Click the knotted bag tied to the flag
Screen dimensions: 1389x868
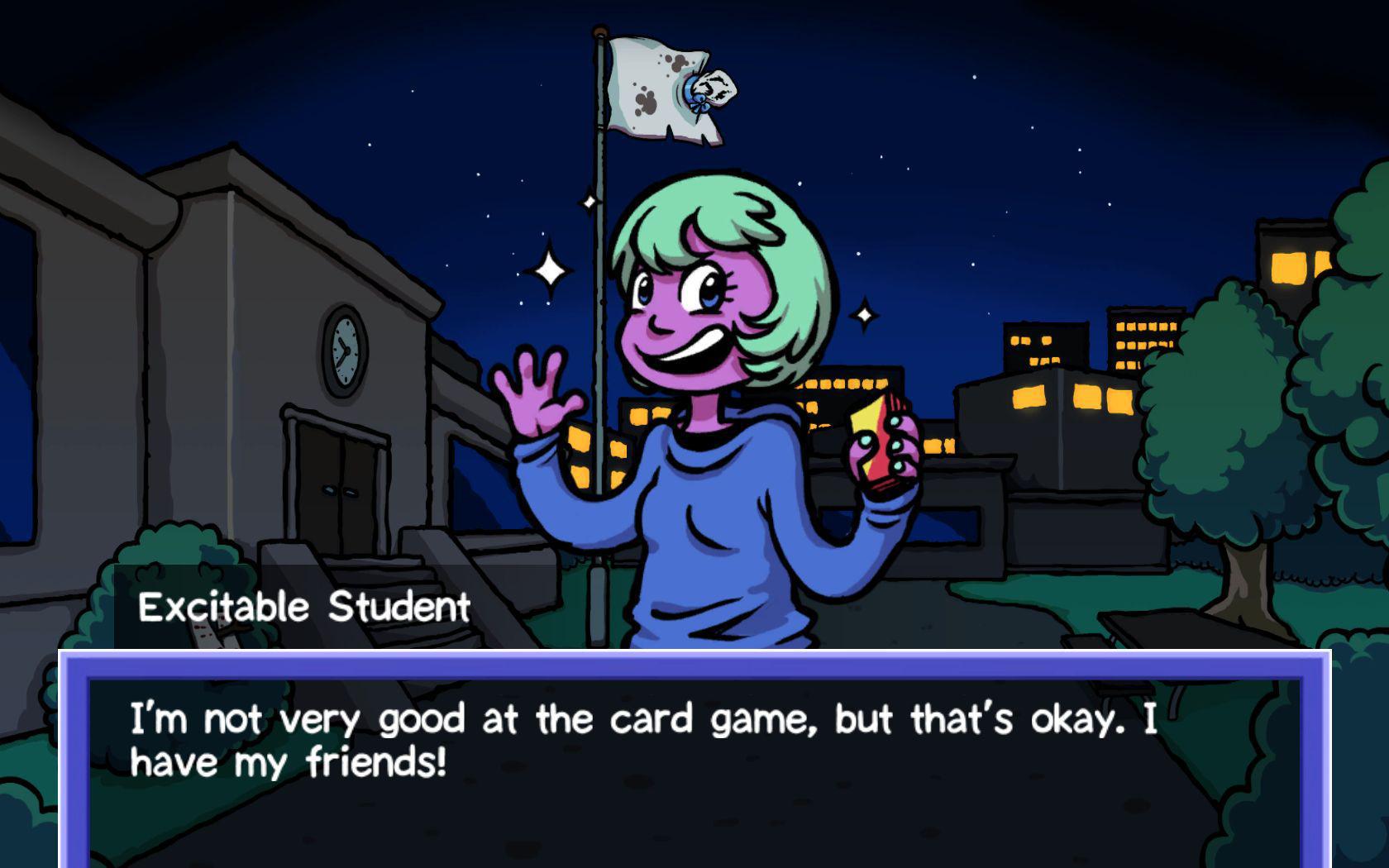tap(713, 91)
